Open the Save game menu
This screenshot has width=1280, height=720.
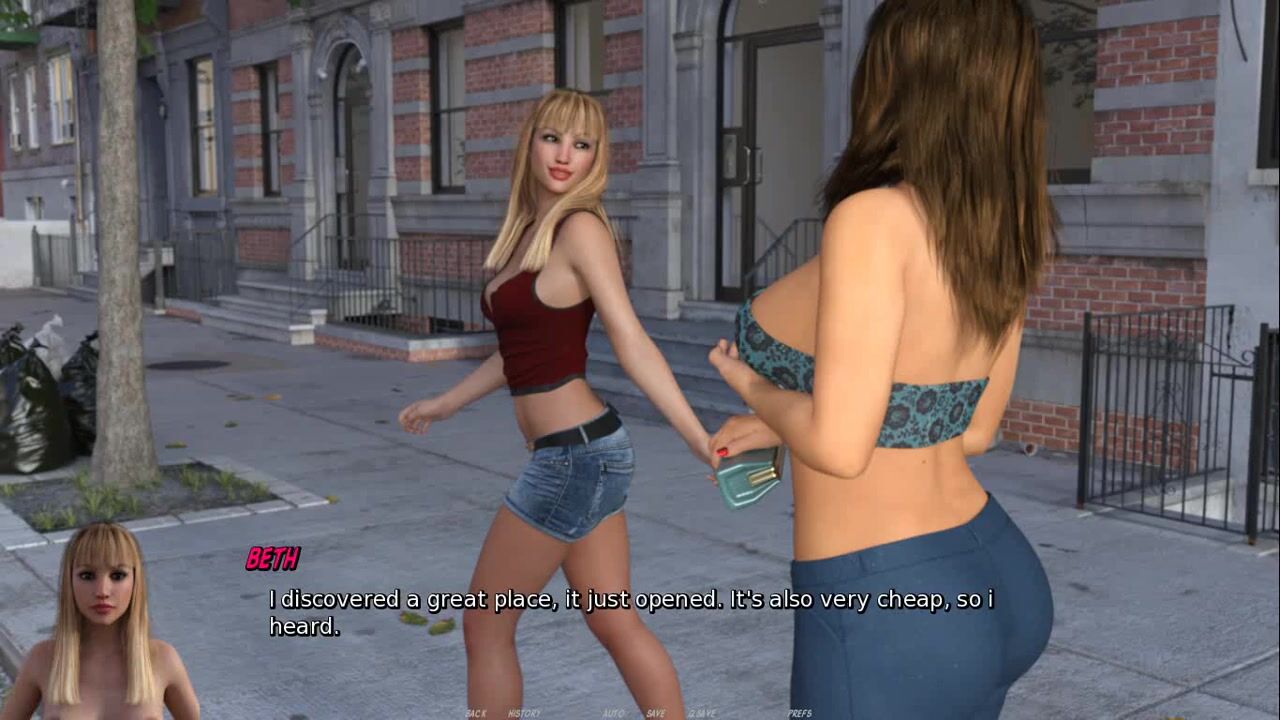656,713
